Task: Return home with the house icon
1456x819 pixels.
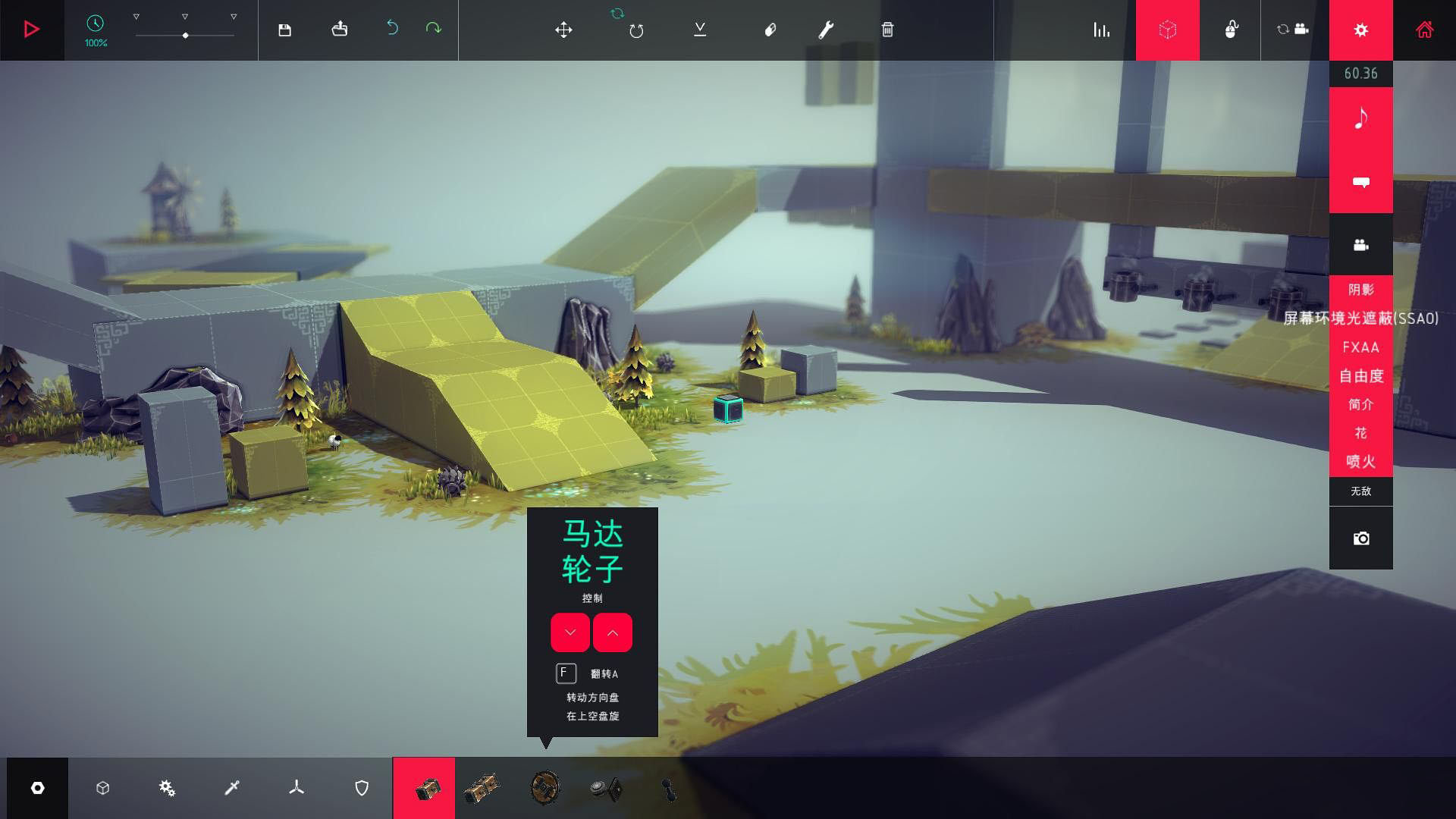Action: click(1424, 30)
